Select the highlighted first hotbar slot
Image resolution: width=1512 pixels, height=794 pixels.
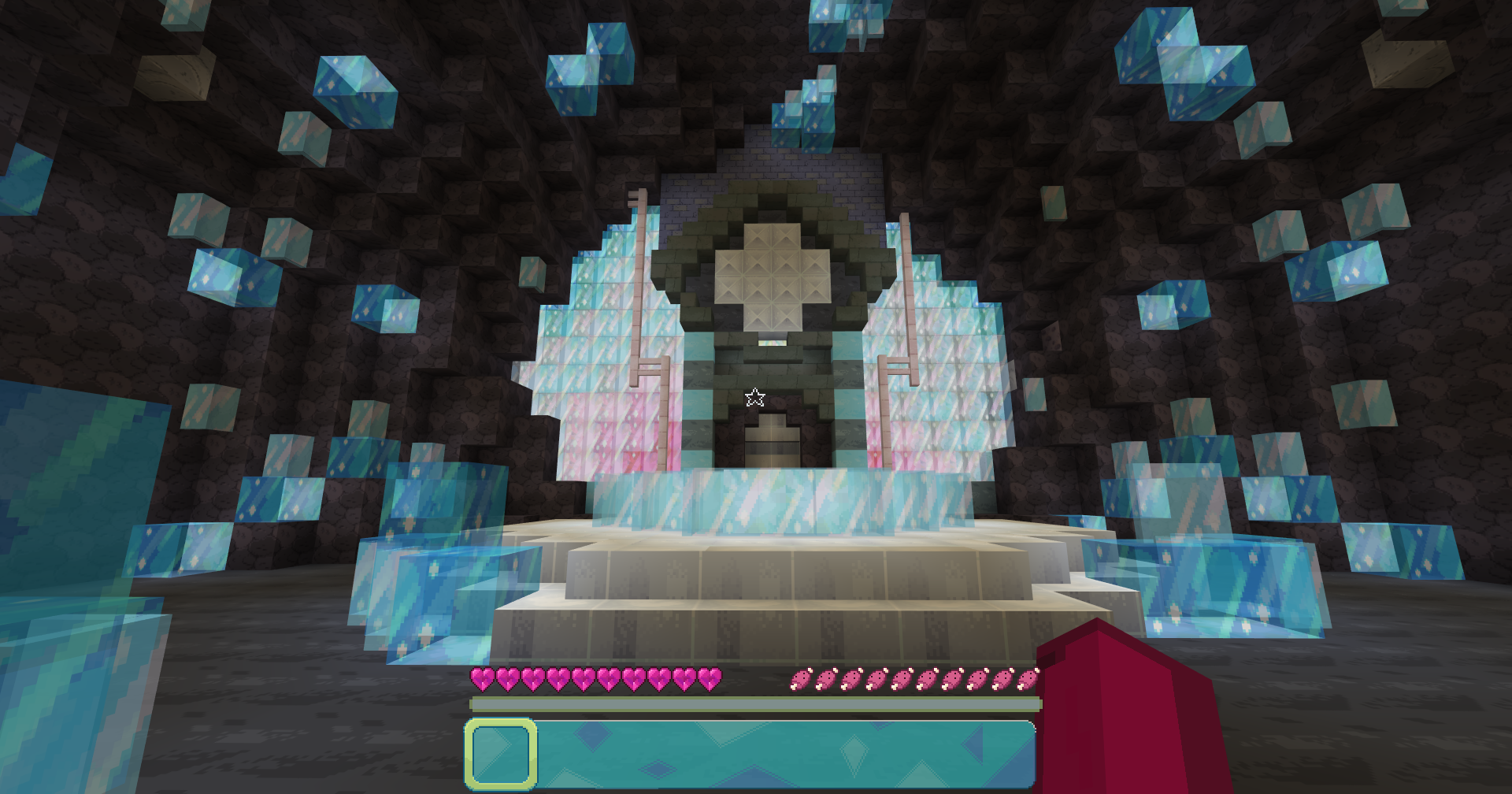click(501, 754)
